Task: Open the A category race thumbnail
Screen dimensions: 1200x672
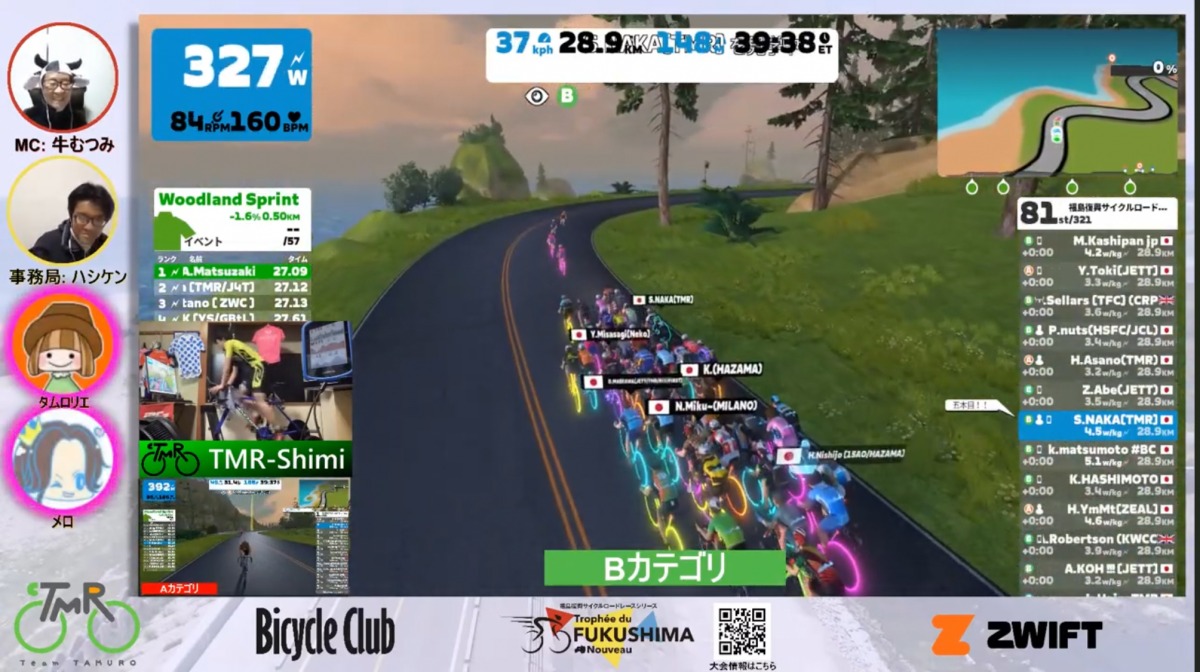Action: (245, 537)
